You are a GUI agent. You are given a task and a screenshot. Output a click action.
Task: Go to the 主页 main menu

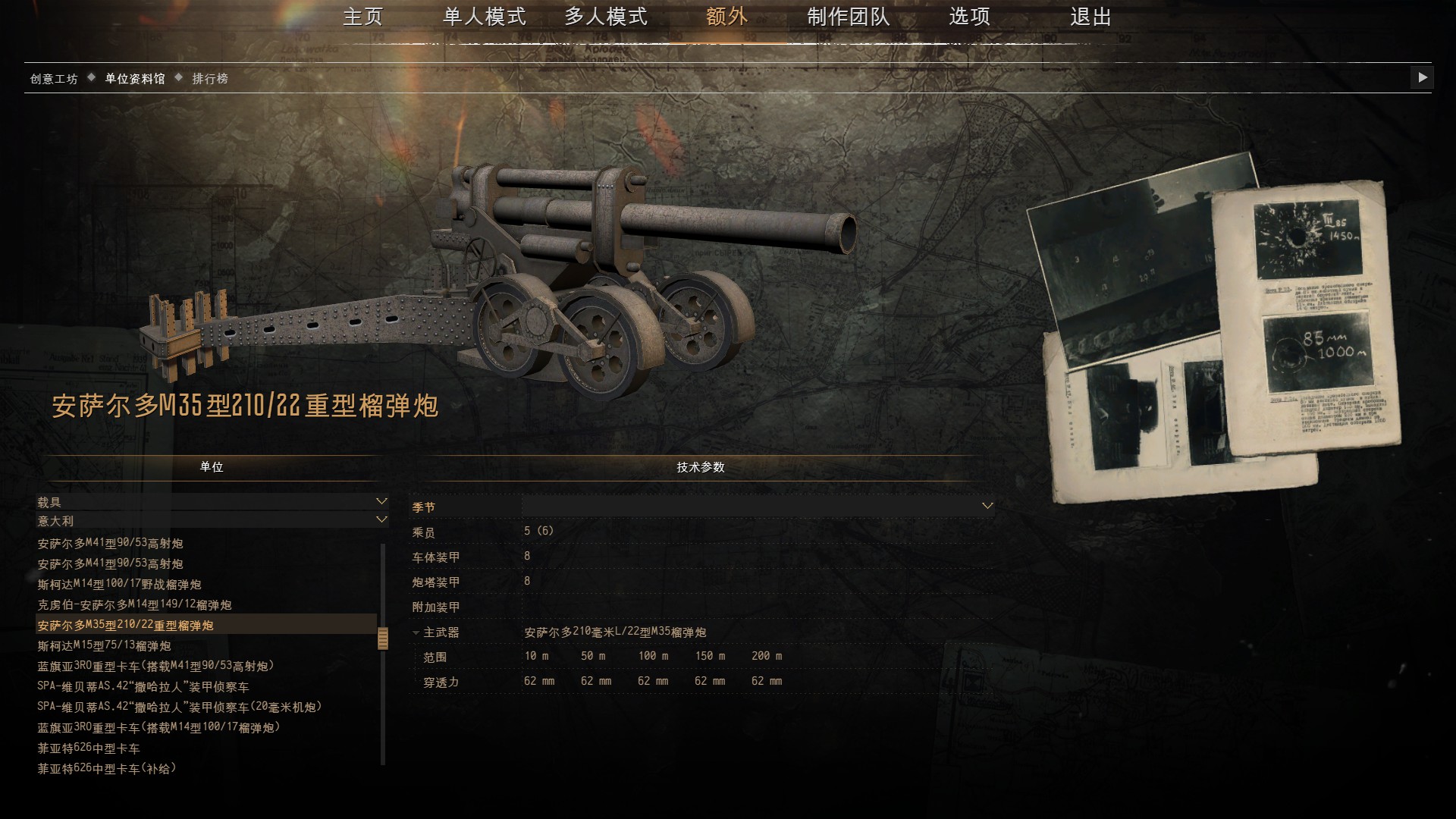(x=362, y=17)
